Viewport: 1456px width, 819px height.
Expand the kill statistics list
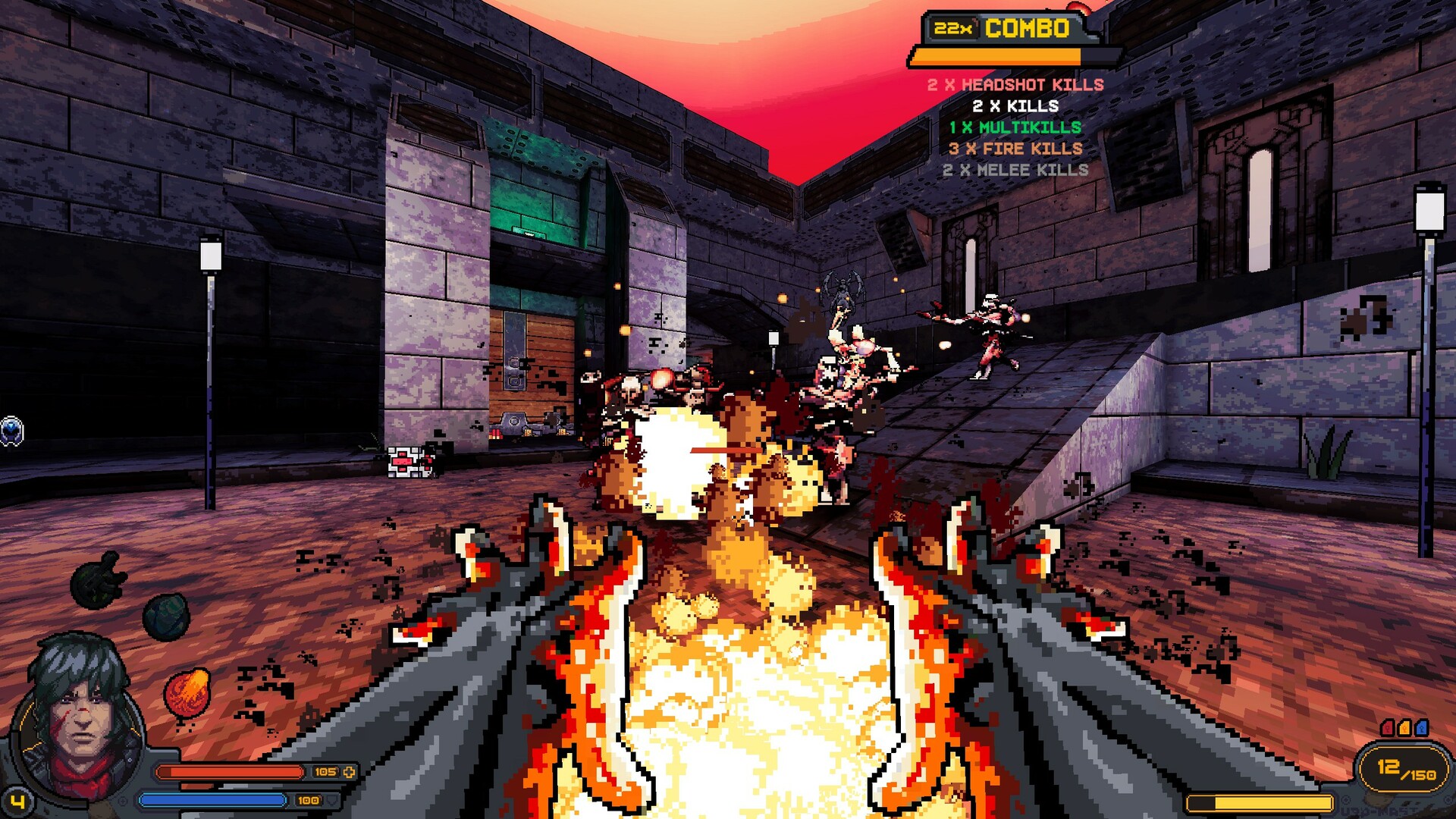(1014, 127)
